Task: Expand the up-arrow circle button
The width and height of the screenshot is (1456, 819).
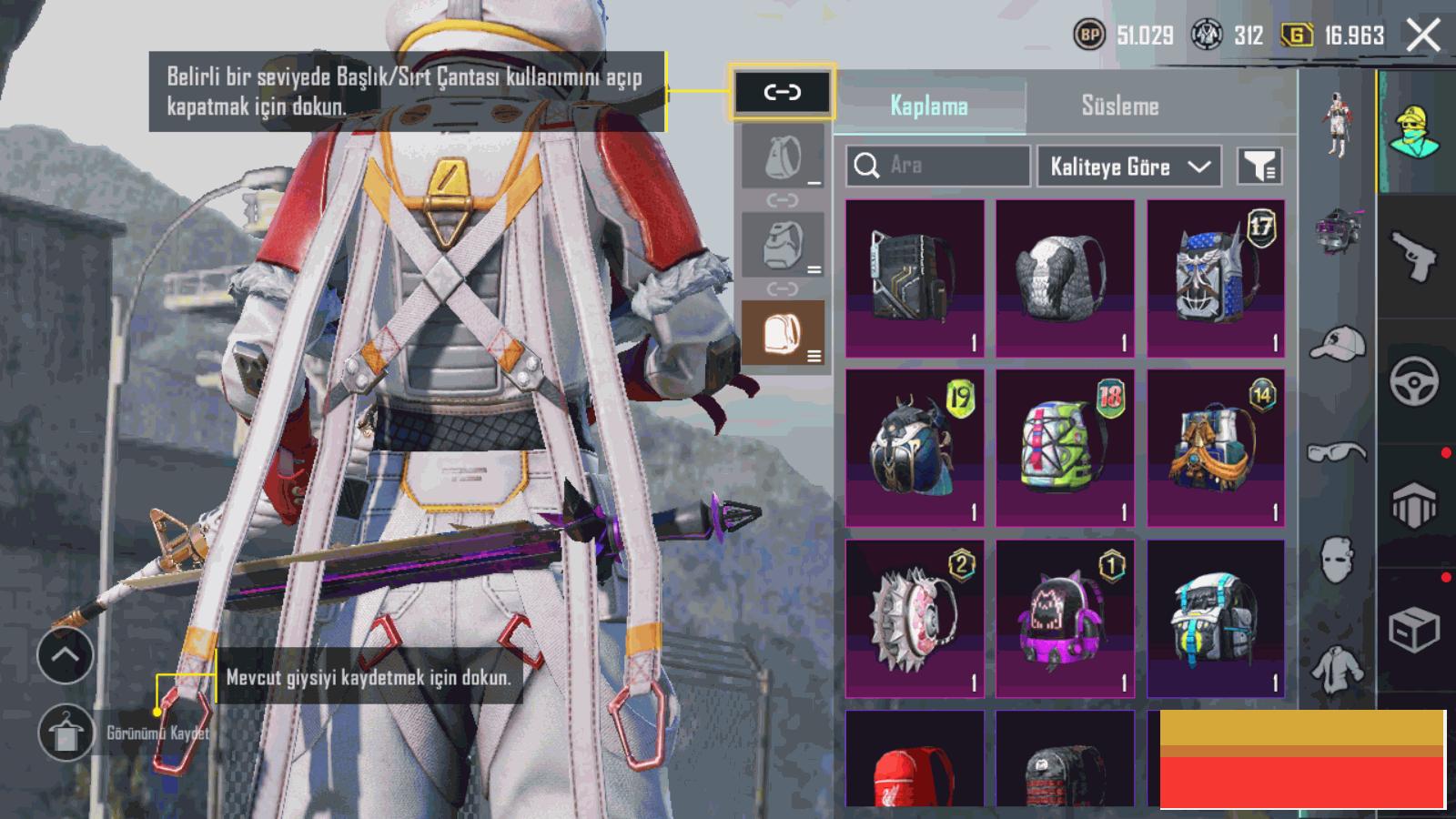Action: click(66, 655)
